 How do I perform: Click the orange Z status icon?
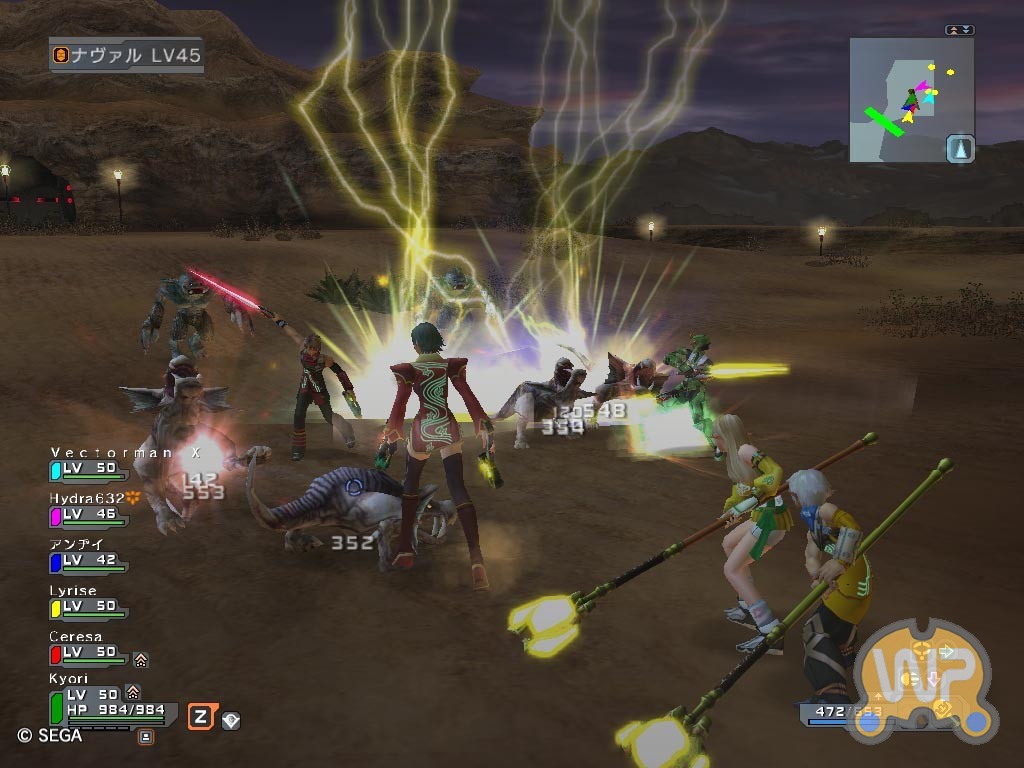(x=200, y=716)
